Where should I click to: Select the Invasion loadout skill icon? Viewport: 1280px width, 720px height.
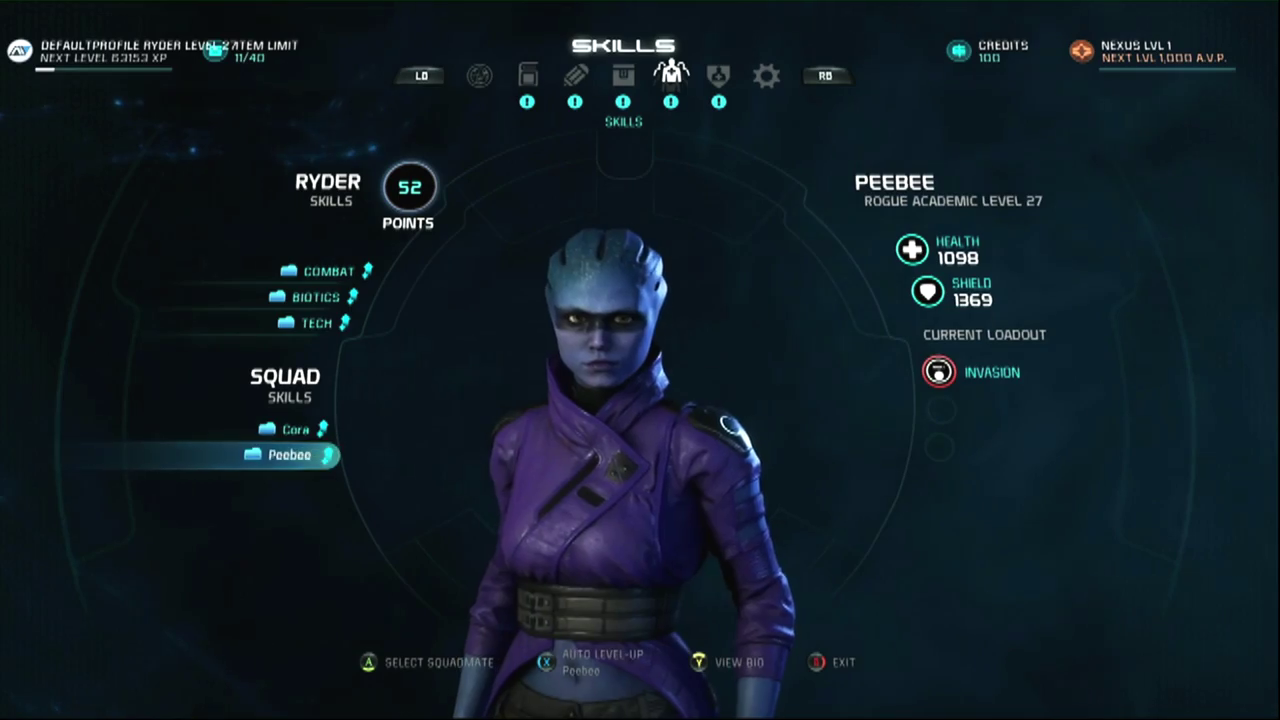pos(938,372)
